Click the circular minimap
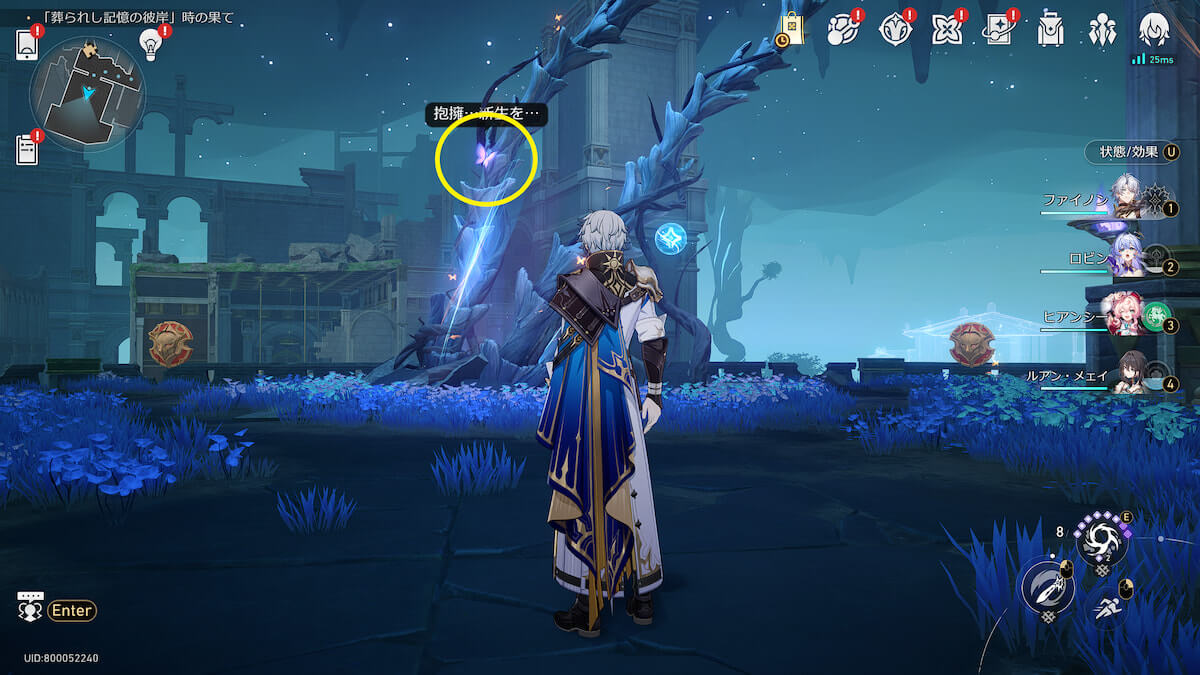Image resolution: width=1200 pixels, height=675 pixels. [x=88, y=93]
